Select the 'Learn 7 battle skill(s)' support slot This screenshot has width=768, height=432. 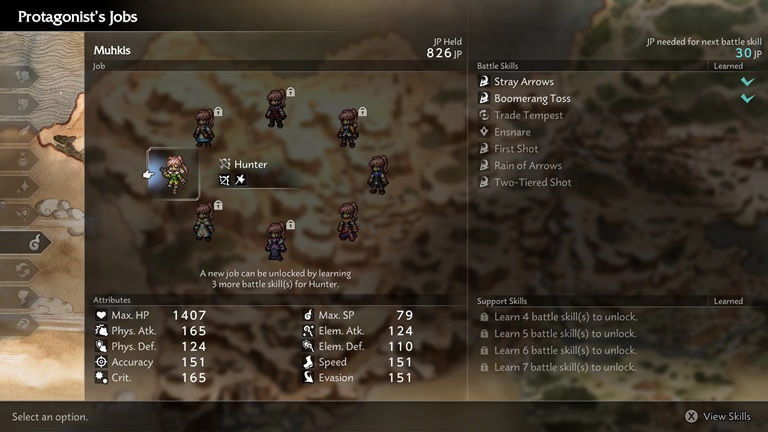565,367
